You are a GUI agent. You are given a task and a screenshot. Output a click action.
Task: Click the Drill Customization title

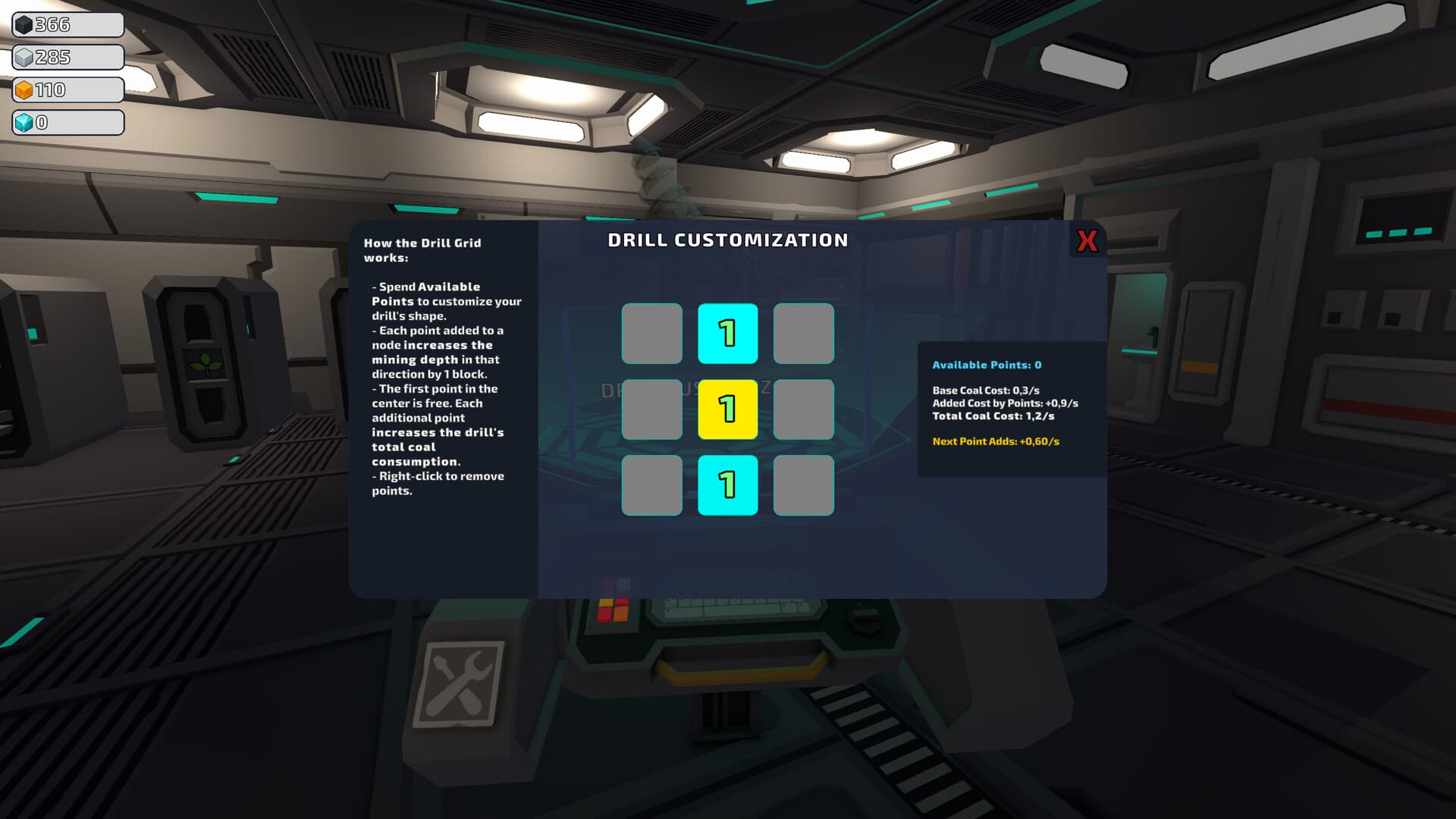pyautogui.click(x=727, y=240)
